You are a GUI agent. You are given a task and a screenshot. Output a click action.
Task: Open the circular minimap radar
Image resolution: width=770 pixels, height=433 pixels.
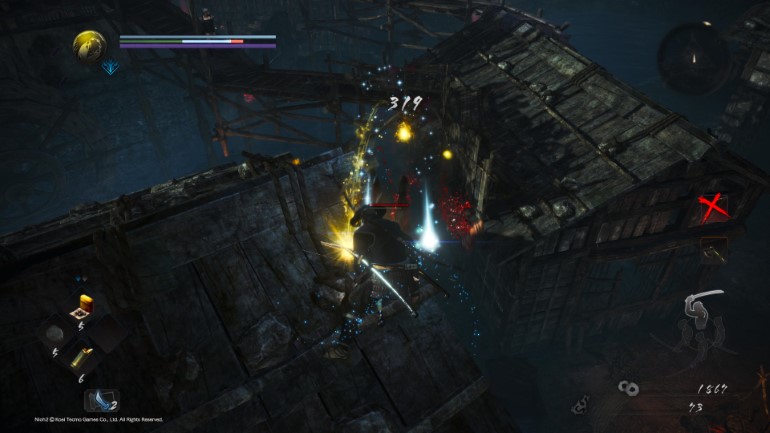[x=694, y=58]
